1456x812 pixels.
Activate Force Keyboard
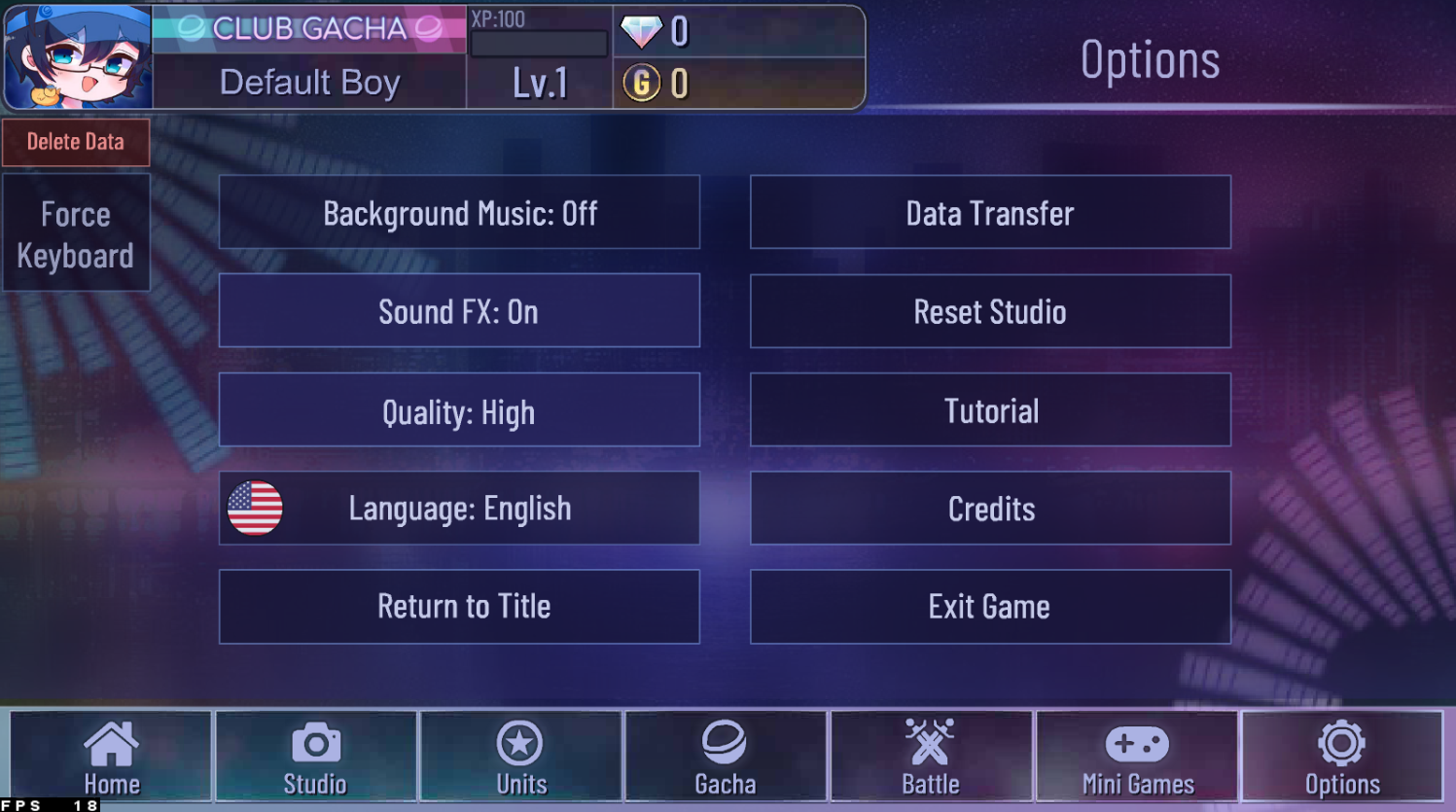click(x=76, y=233)
